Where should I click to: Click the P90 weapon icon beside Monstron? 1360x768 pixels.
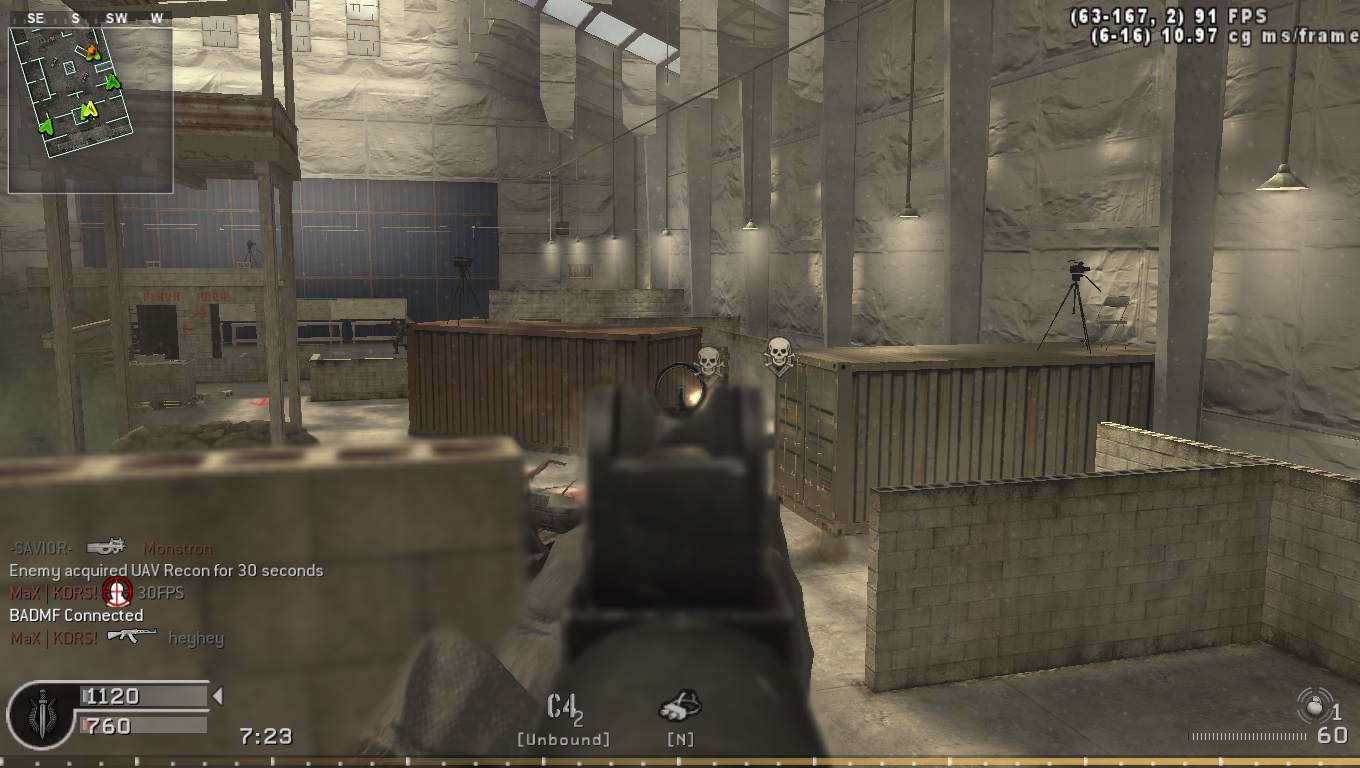[x=107, y=547]
